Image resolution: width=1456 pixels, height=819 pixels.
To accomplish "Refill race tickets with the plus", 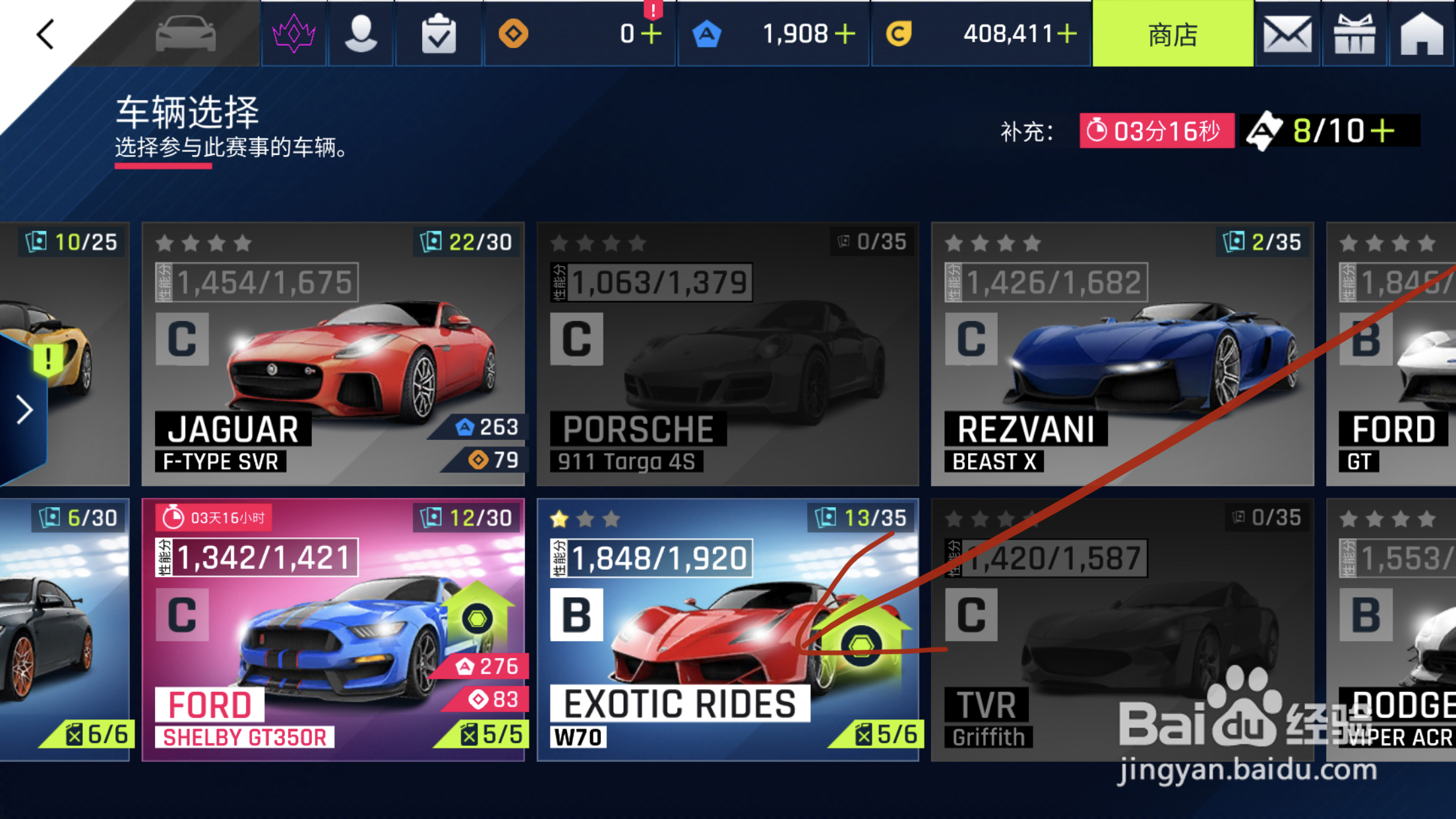I will pyautogui.click(x=1383, y=131).
